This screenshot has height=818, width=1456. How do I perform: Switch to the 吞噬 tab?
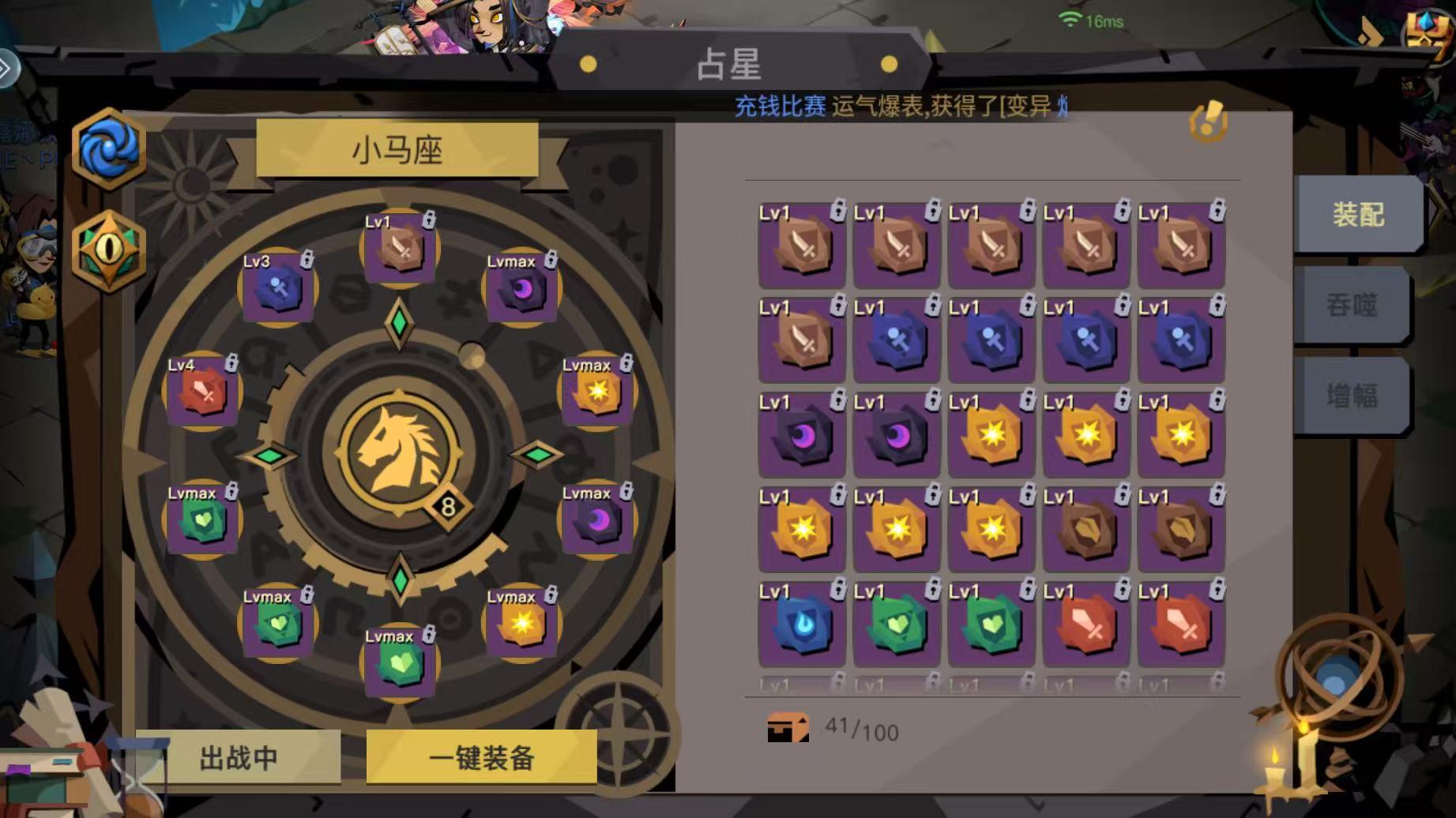click(1353, 306)
